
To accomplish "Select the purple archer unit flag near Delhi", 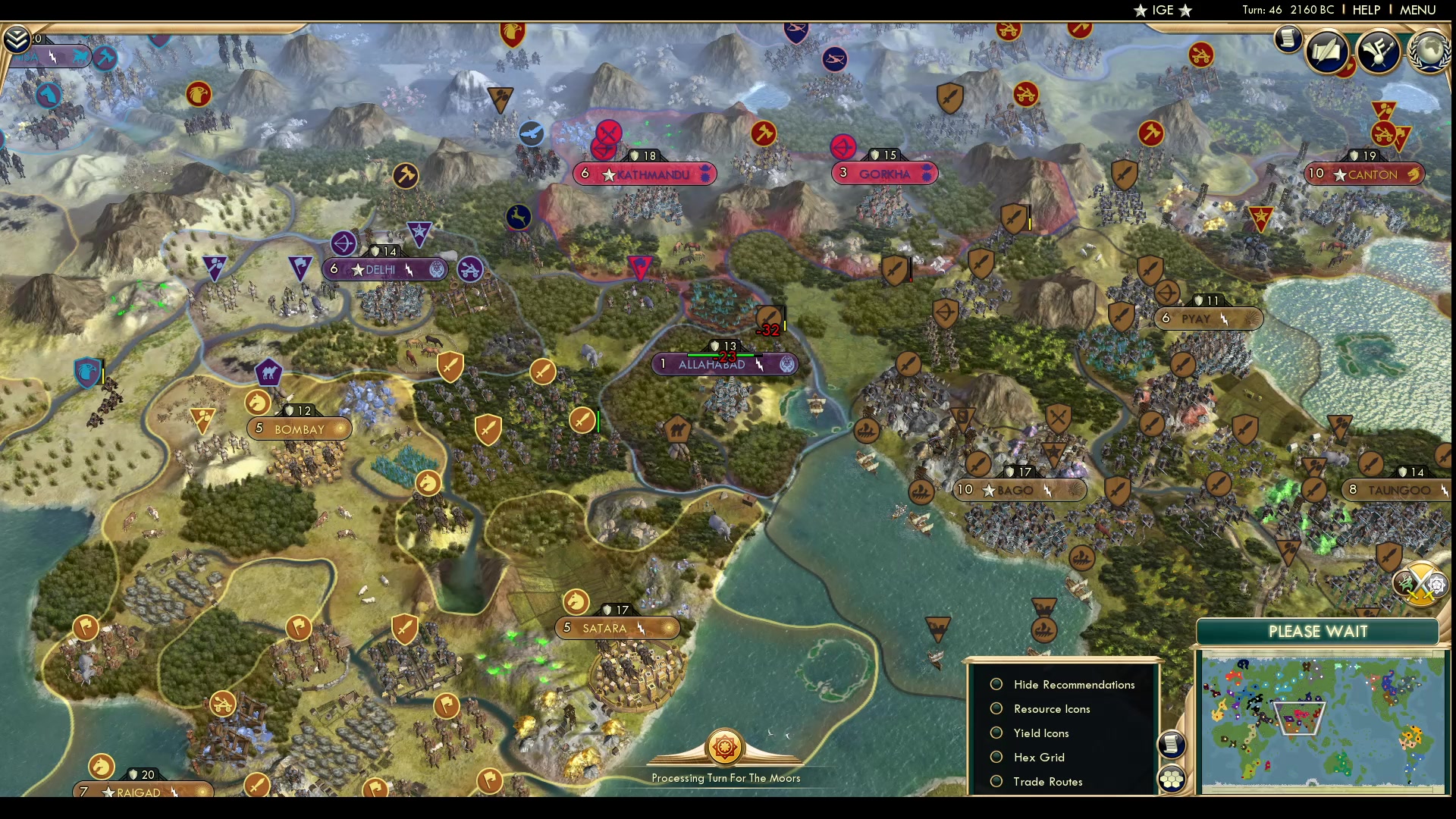I will [344, 244].
